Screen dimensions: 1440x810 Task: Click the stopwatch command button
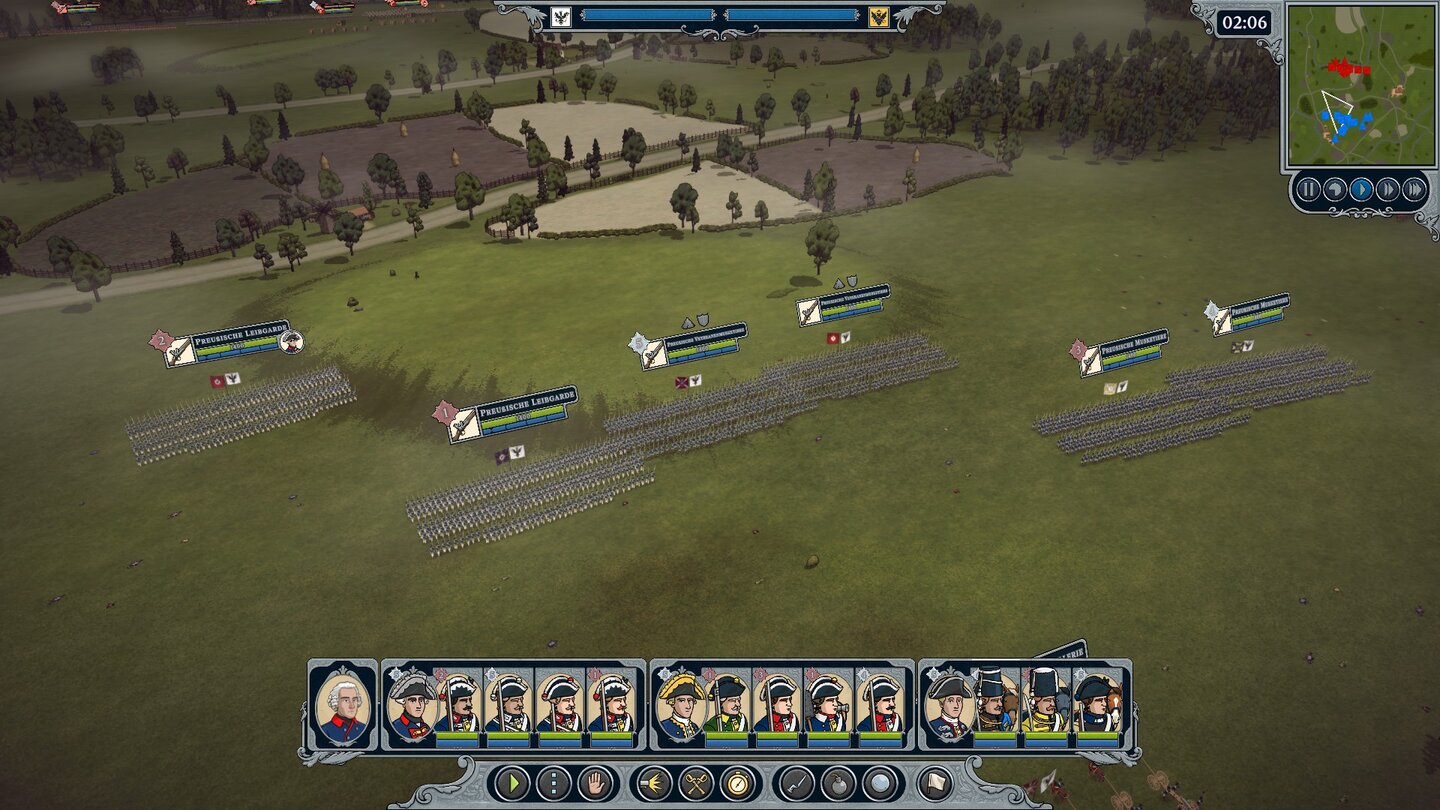click(x=739, y=783)
